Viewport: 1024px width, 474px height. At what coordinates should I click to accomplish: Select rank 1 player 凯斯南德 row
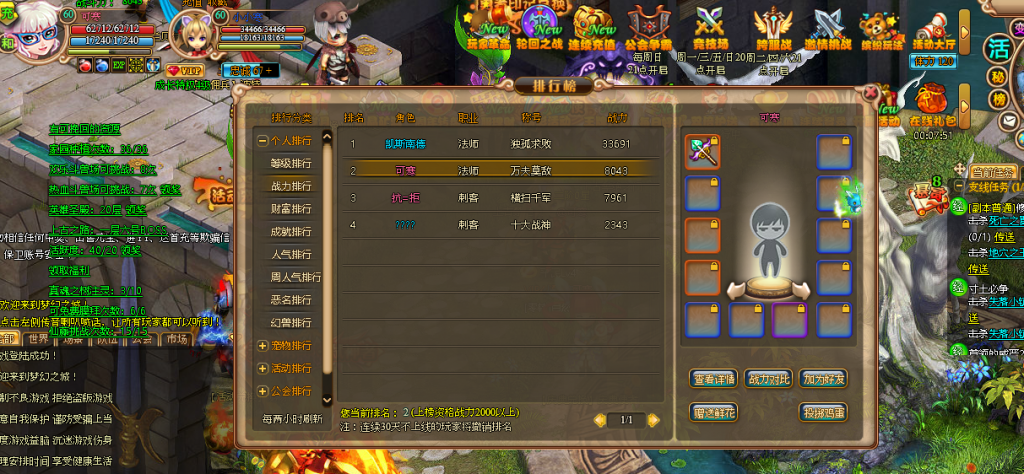click(x=500, y=144)
